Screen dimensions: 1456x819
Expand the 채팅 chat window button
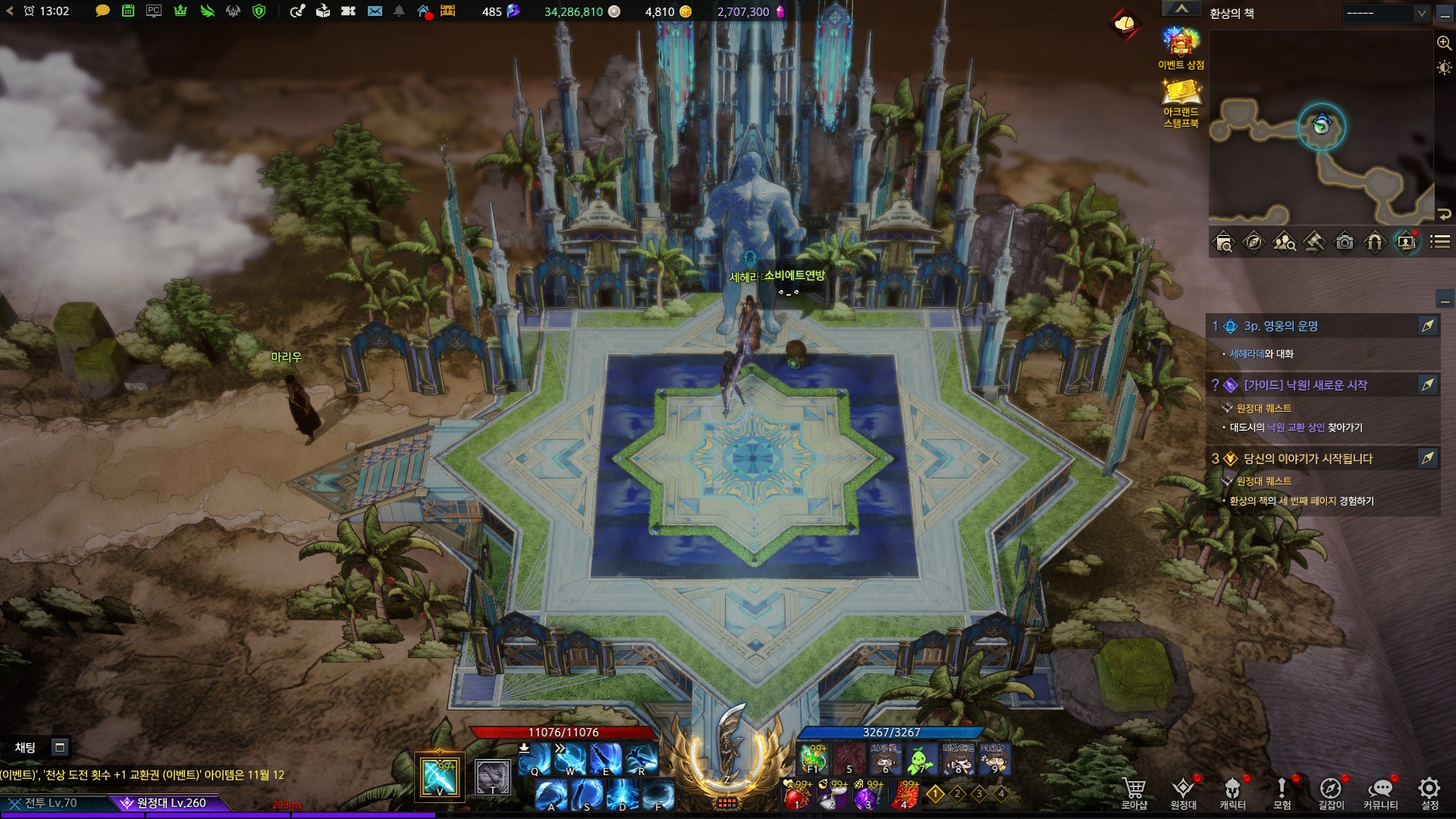click(x=60, y=748)
